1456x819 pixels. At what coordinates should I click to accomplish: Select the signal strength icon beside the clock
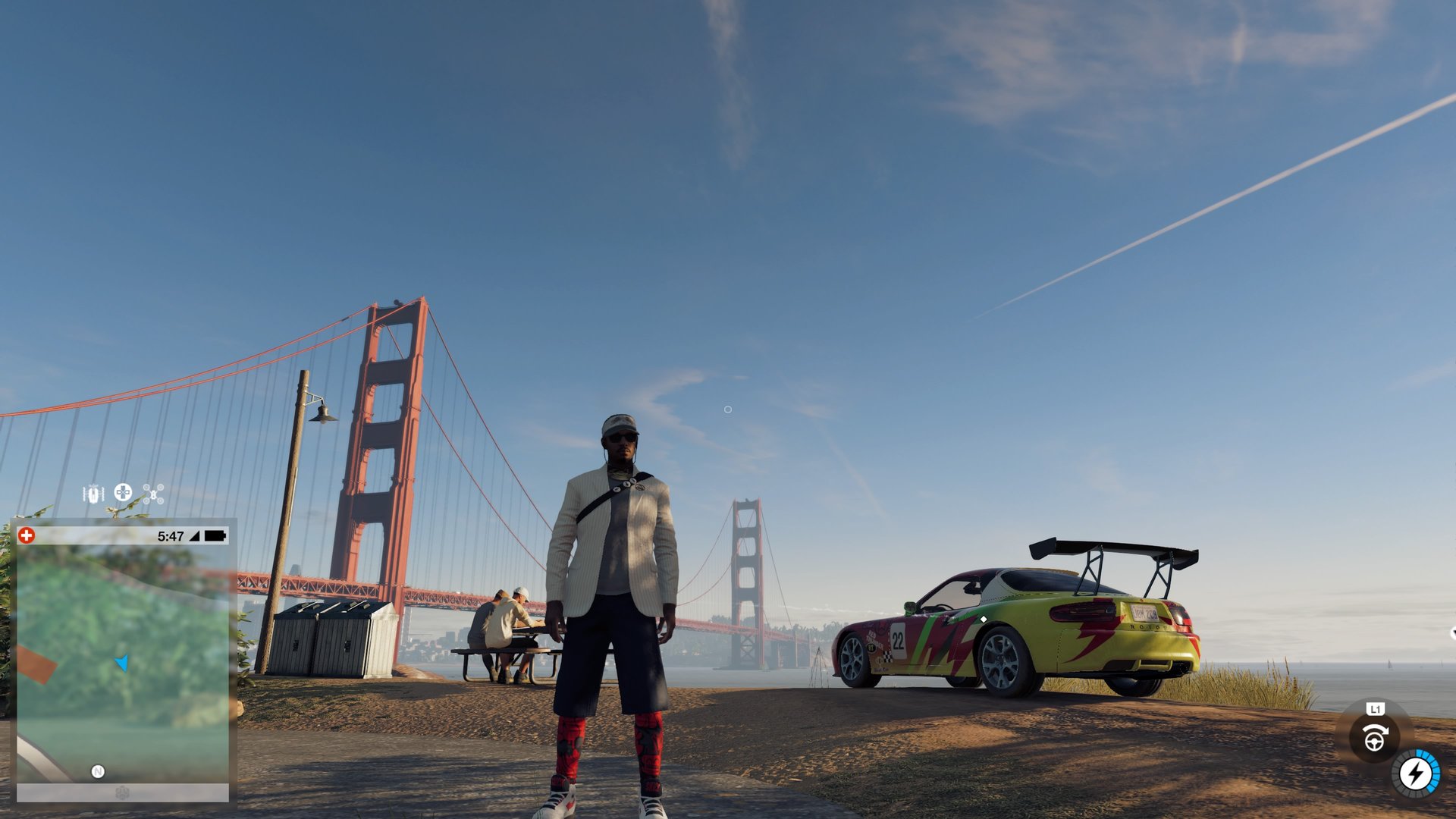coord(196,536)
